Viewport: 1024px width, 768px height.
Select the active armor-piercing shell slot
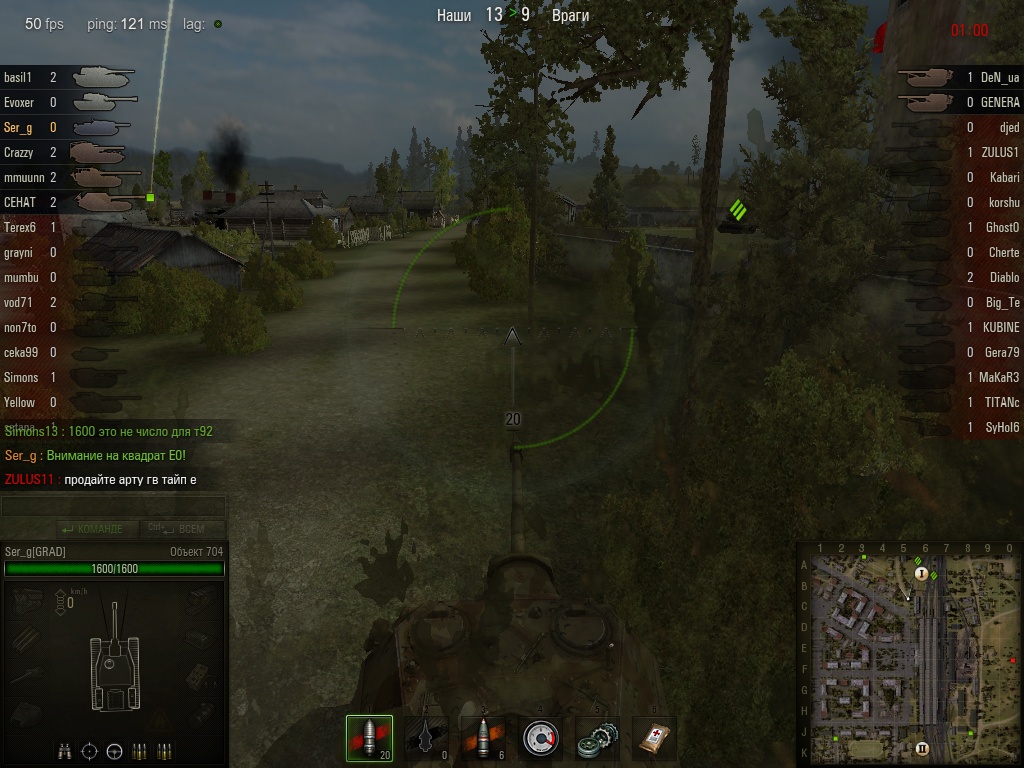[x=369, y=739]
